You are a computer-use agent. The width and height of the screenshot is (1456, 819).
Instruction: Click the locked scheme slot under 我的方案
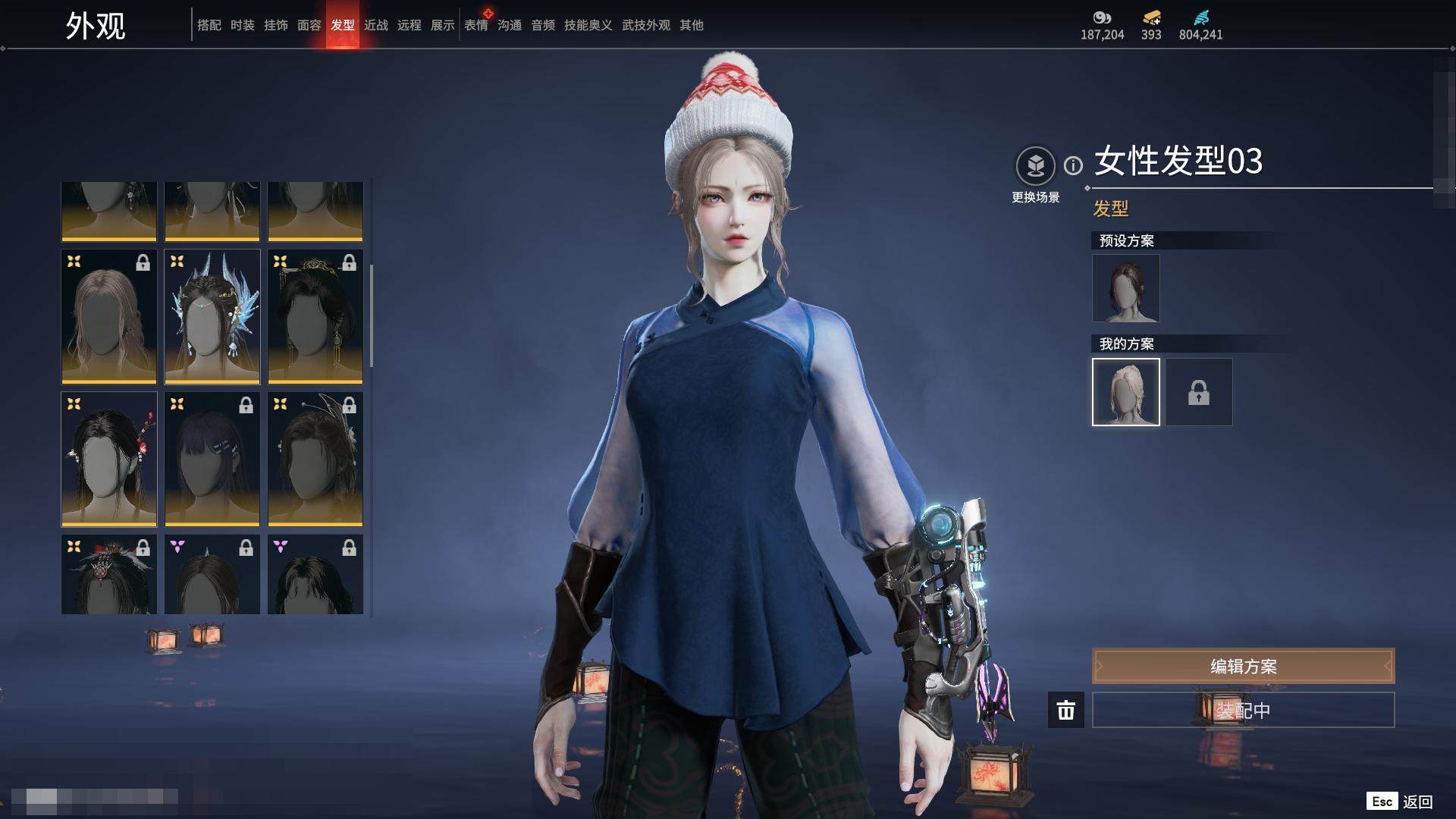1198,391
